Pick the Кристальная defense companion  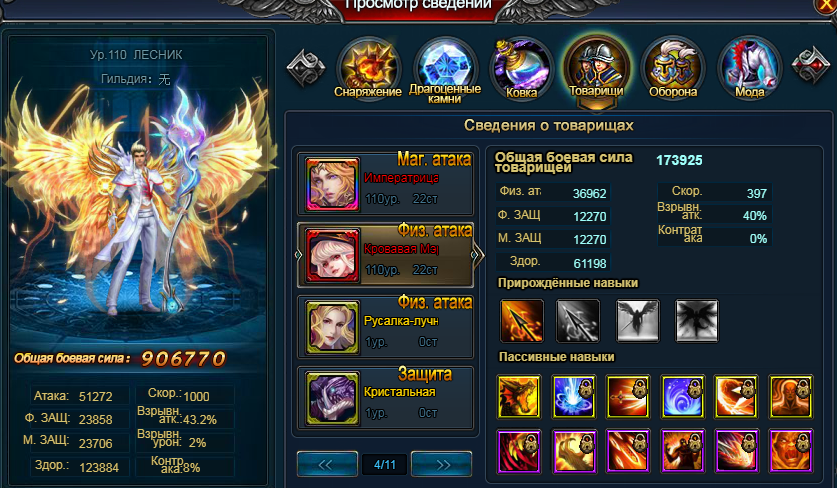click(384, 398)
